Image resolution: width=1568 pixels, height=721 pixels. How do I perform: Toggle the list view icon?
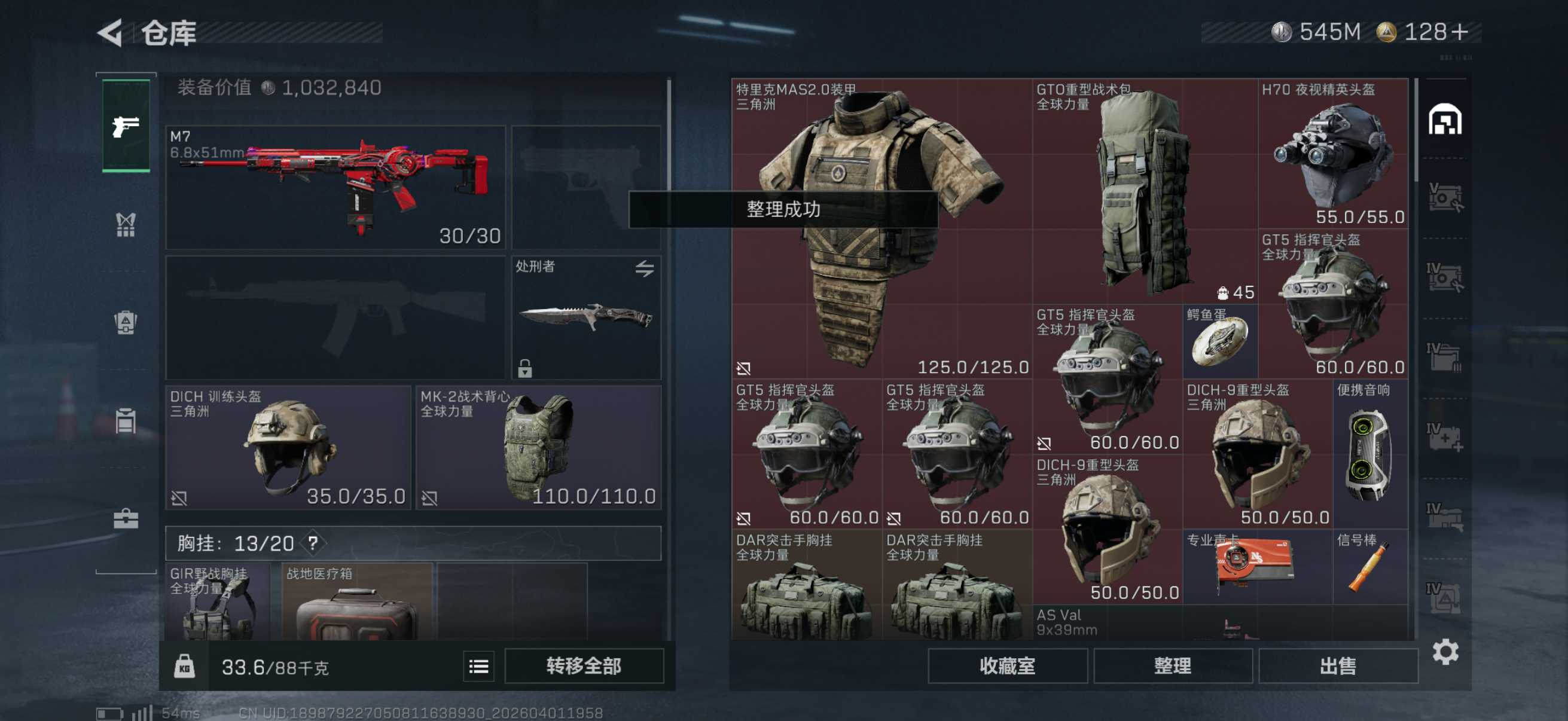[x=478, y=667]
